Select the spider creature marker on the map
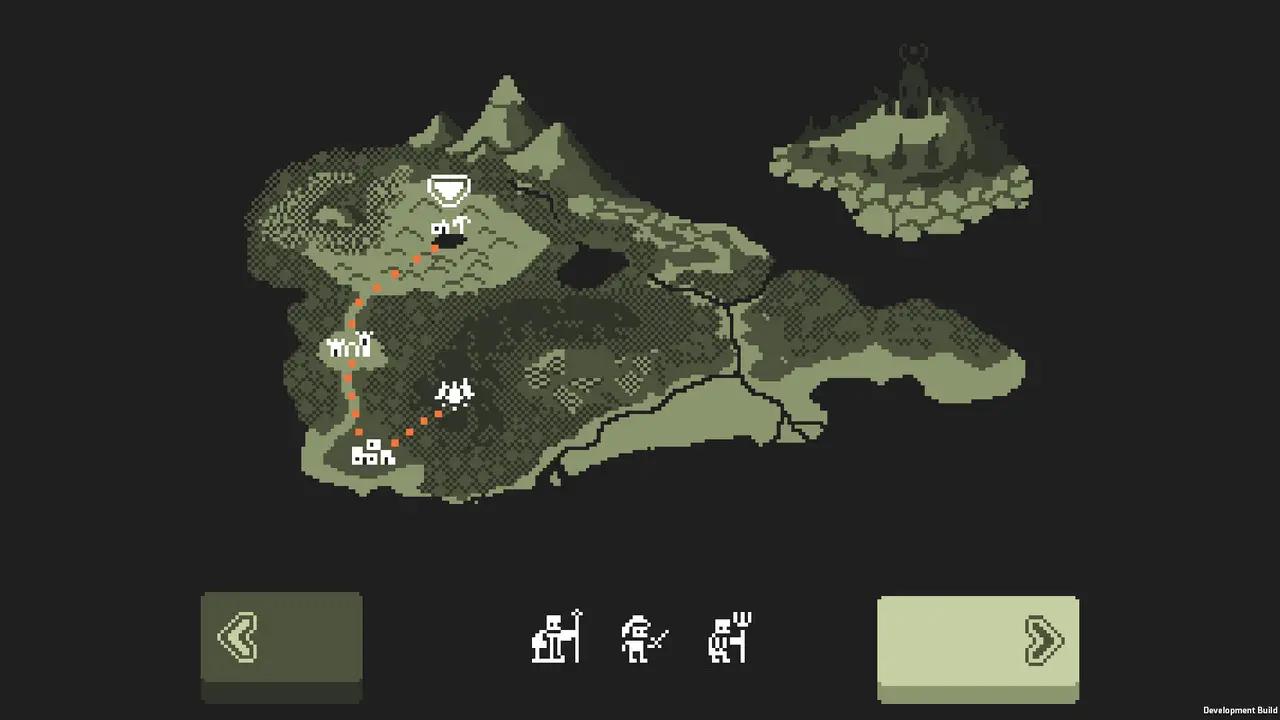This screenshot has height=720, width=1280. pyautogui.click(x=455, y=394)
